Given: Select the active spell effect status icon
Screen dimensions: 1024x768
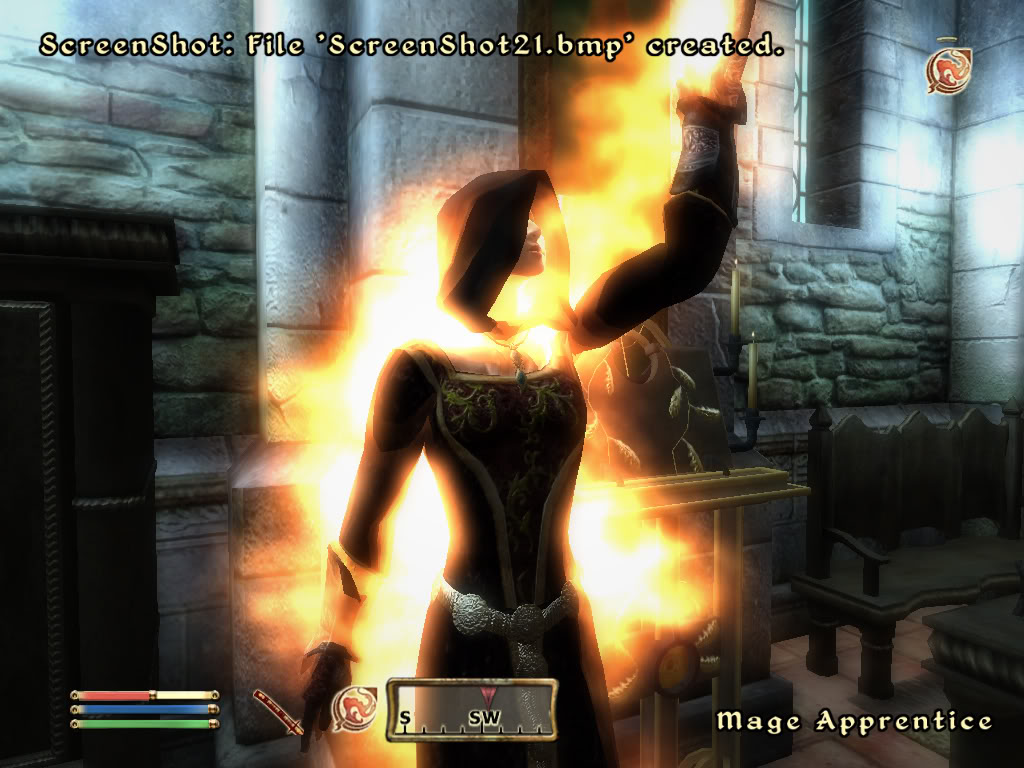Looking at the screenshot, I should [948, 71].
